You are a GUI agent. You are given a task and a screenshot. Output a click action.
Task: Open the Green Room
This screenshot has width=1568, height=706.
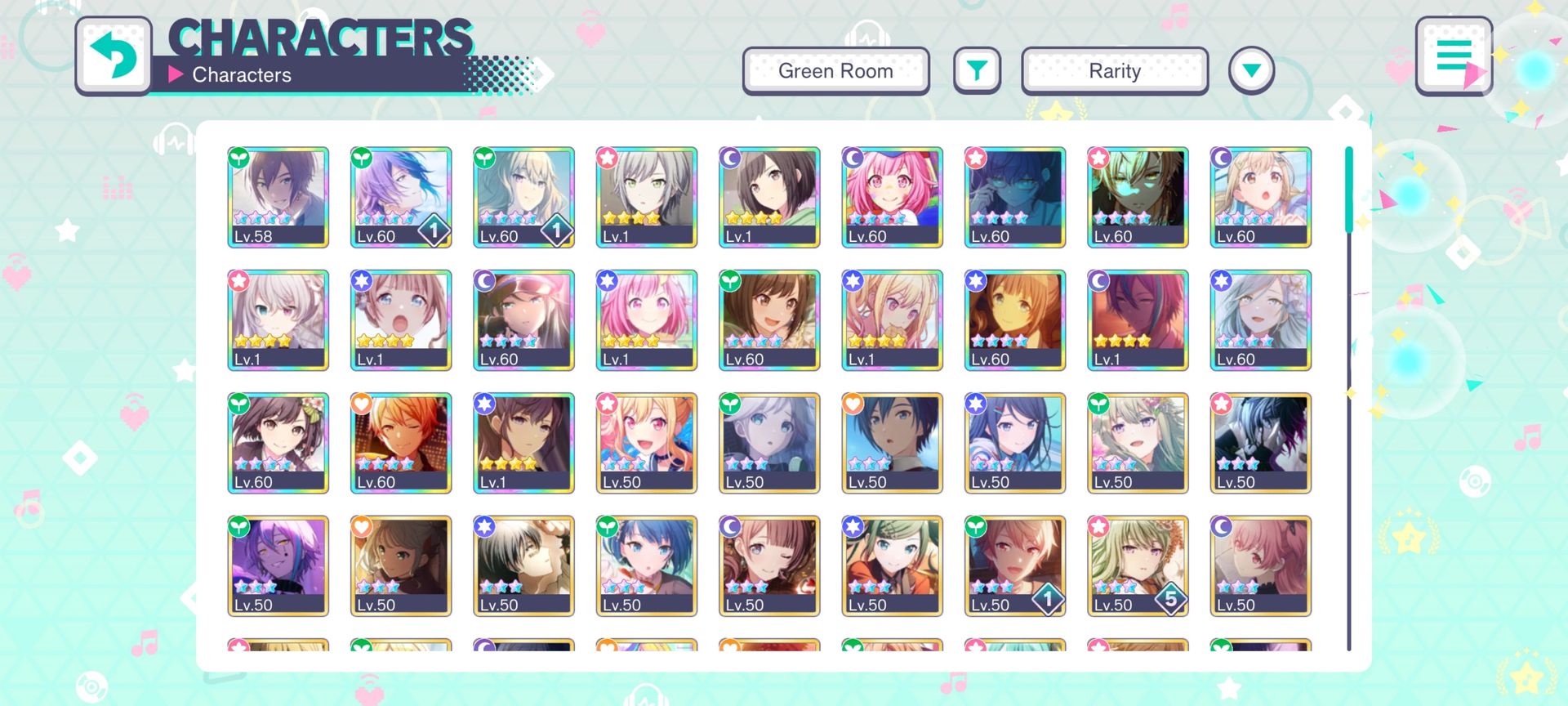pyautogui.click(x=835, y=71)
